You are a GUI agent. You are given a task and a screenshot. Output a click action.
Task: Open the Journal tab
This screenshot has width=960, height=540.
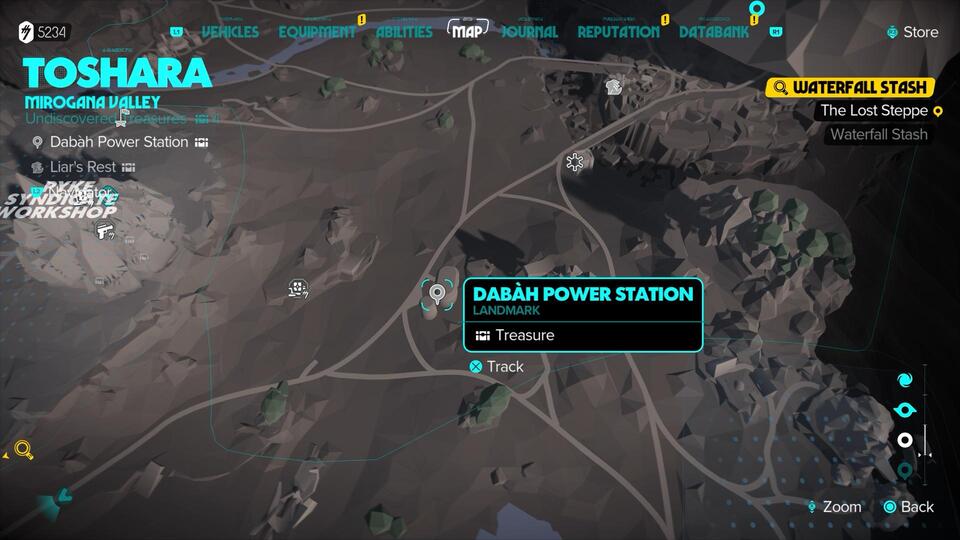click(529, 32)
